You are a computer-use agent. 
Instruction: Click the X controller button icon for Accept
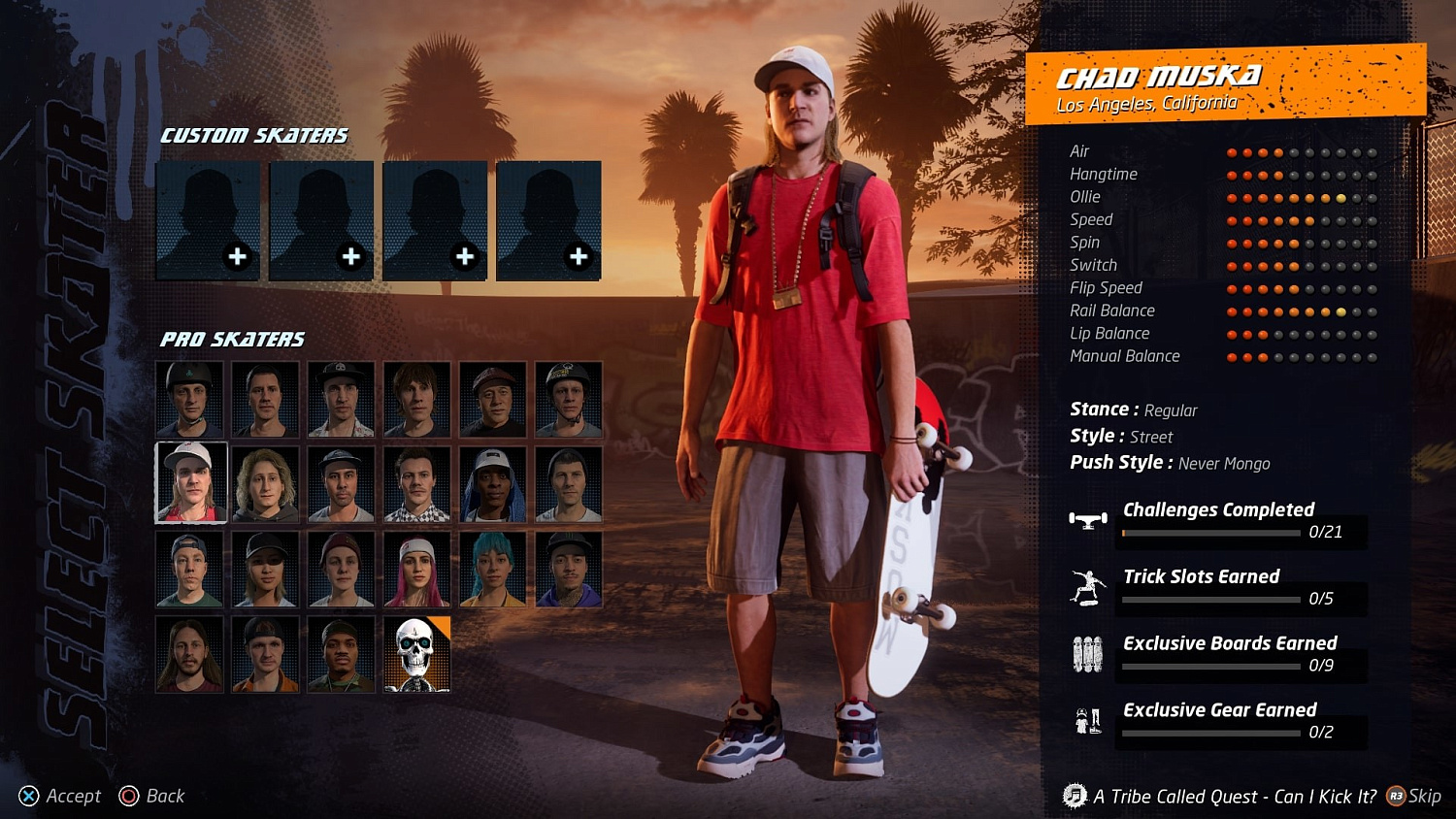tap(26, 796)
